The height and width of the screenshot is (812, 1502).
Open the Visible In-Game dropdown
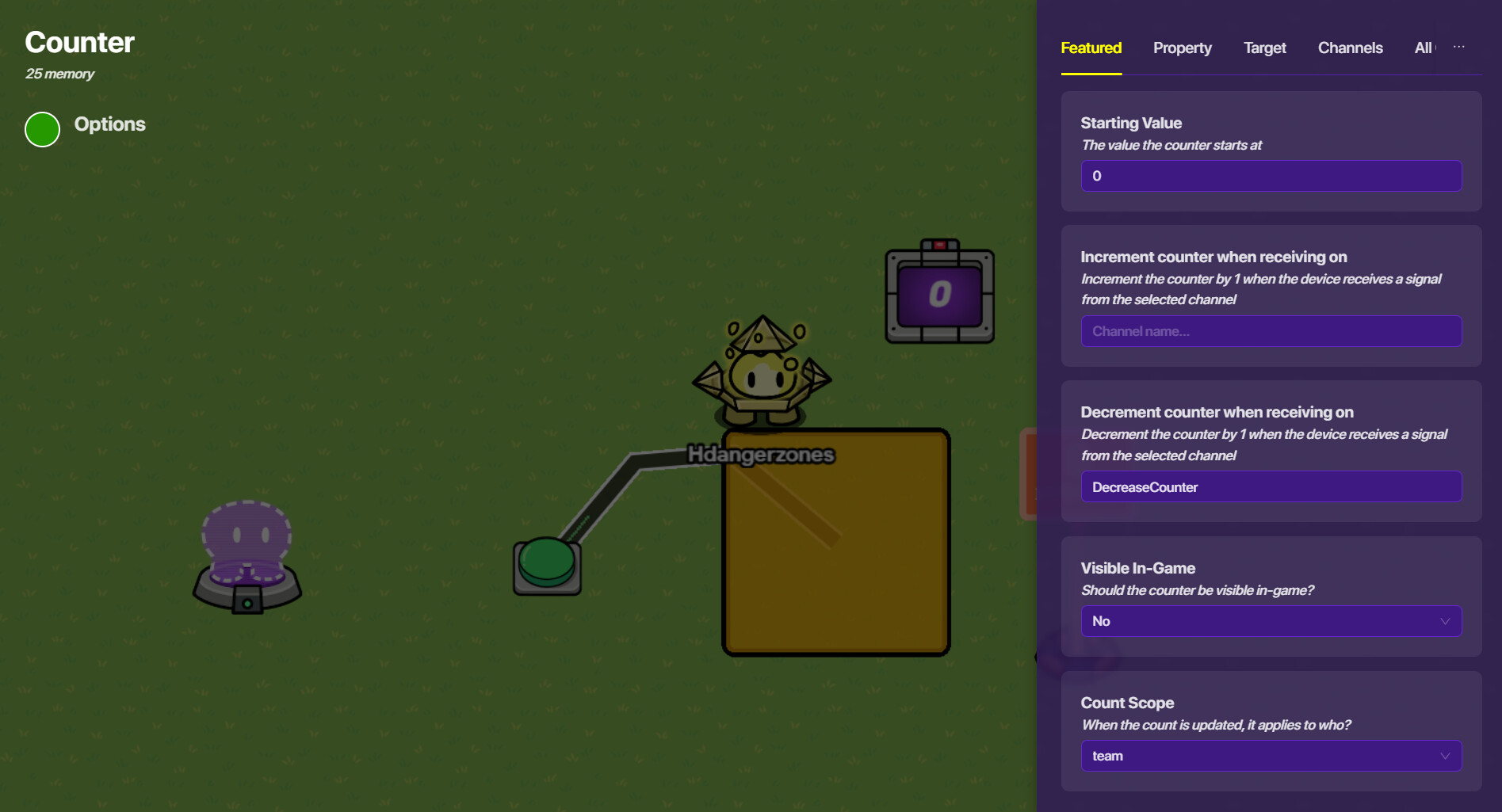pos(1271,621)
